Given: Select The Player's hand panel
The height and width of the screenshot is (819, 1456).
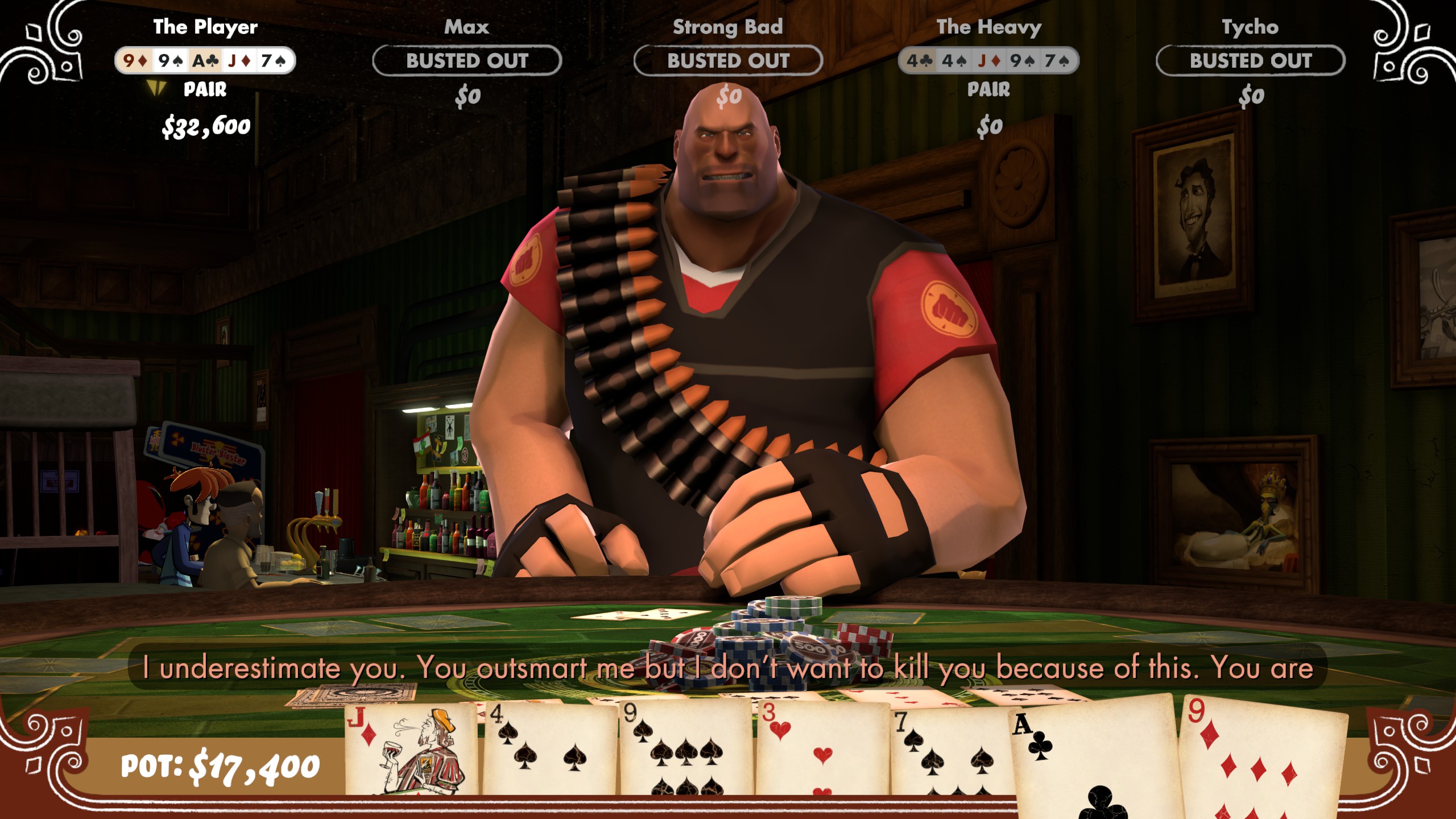Looking at the screenshot, I should (x=205, y=61).
